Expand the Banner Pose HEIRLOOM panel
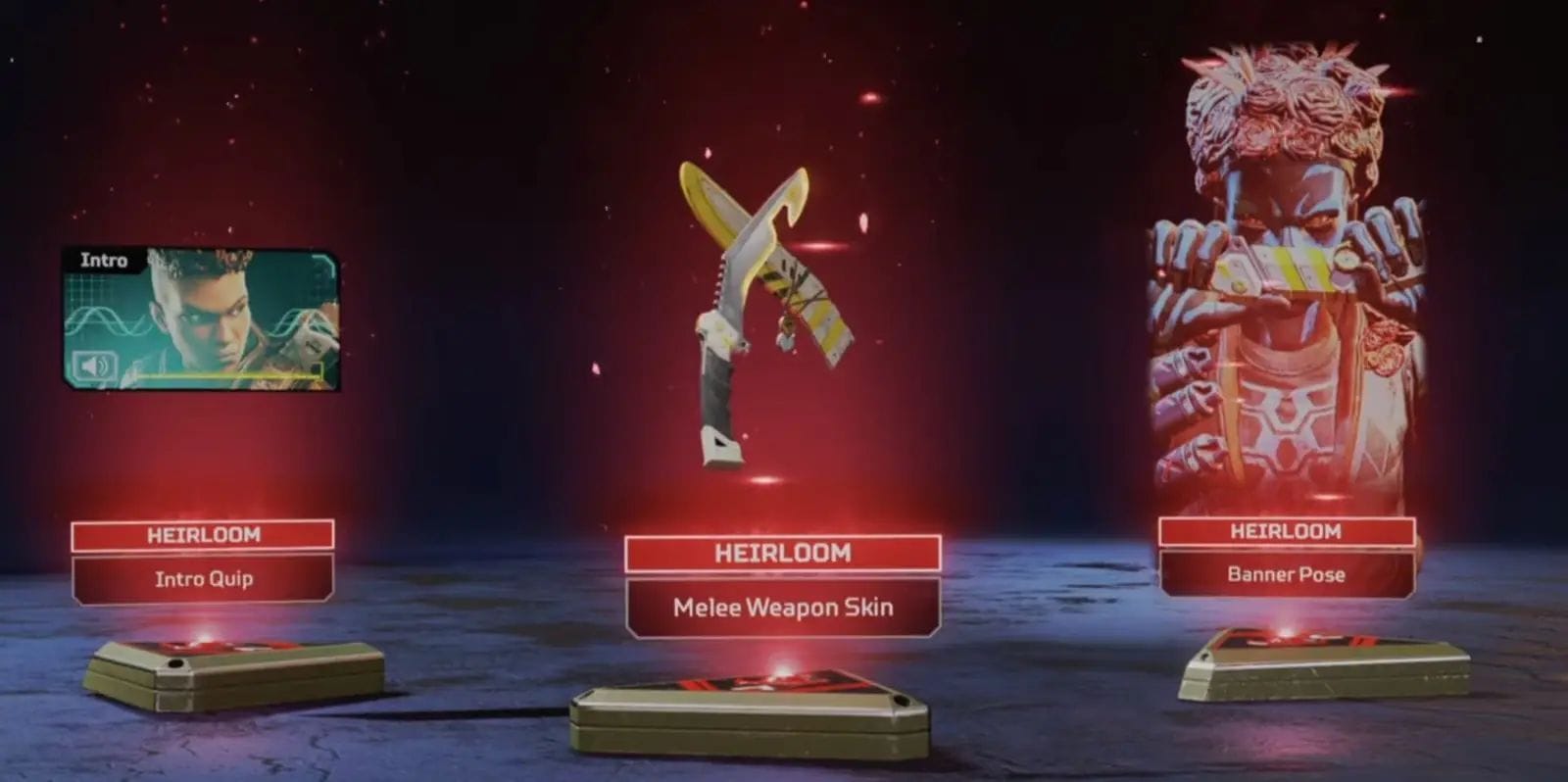The height and width of the screenshot is (782, 1568). click(x=1287, y=532)
